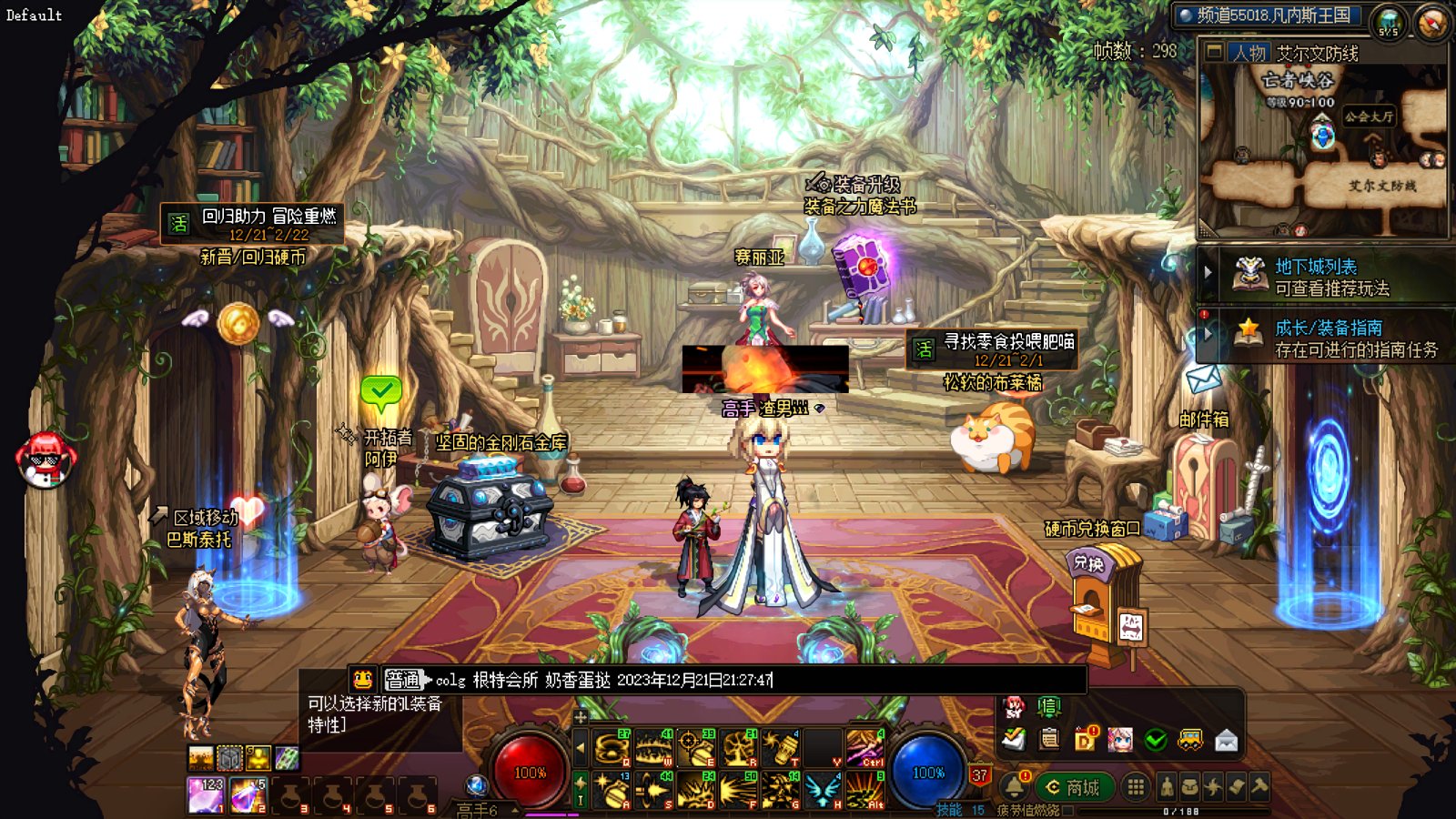Collapse the minimap with window toggle button

(1214, 52)
